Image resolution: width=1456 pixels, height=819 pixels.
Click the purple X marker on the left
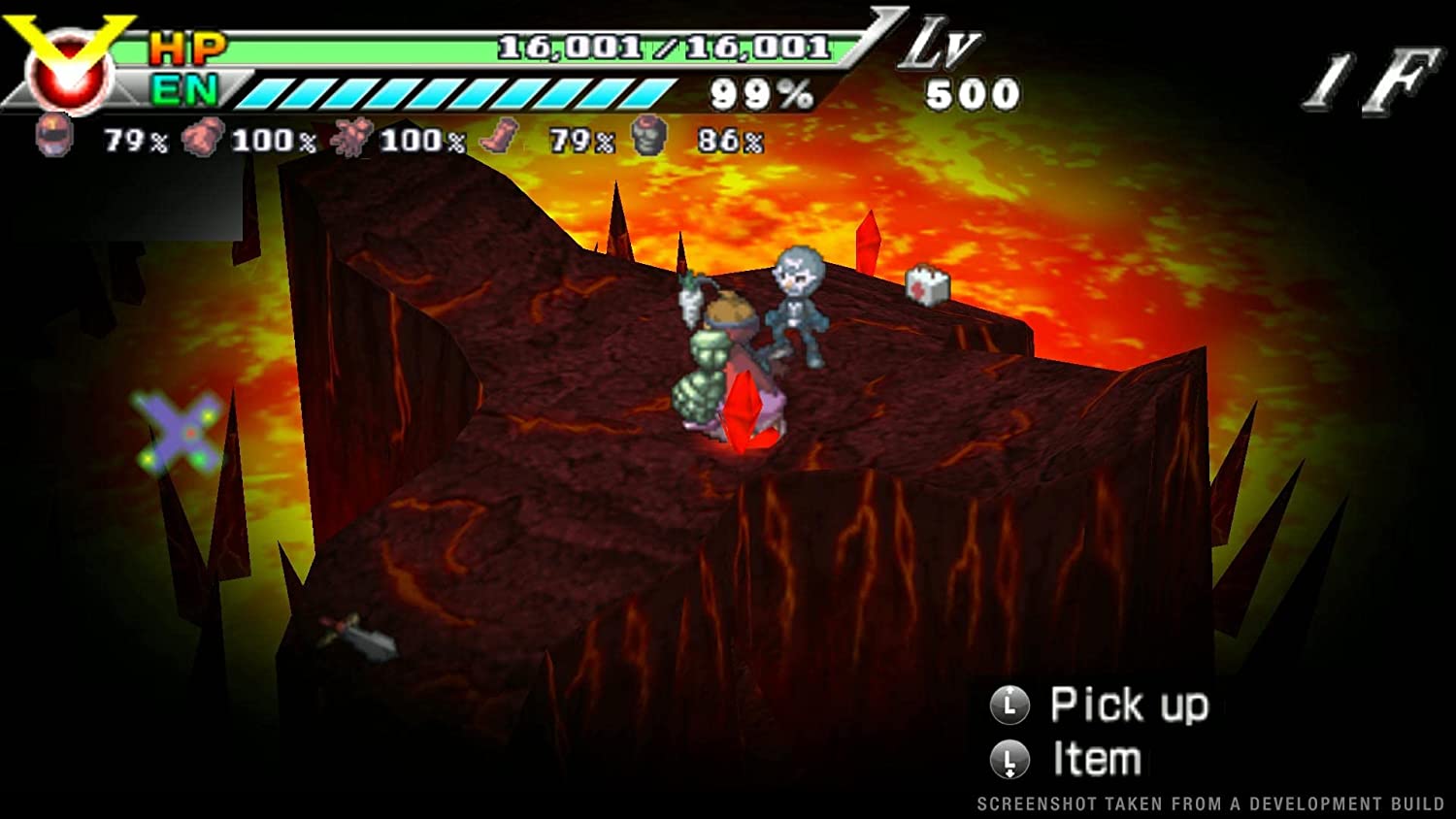click(x=177, y=432)
